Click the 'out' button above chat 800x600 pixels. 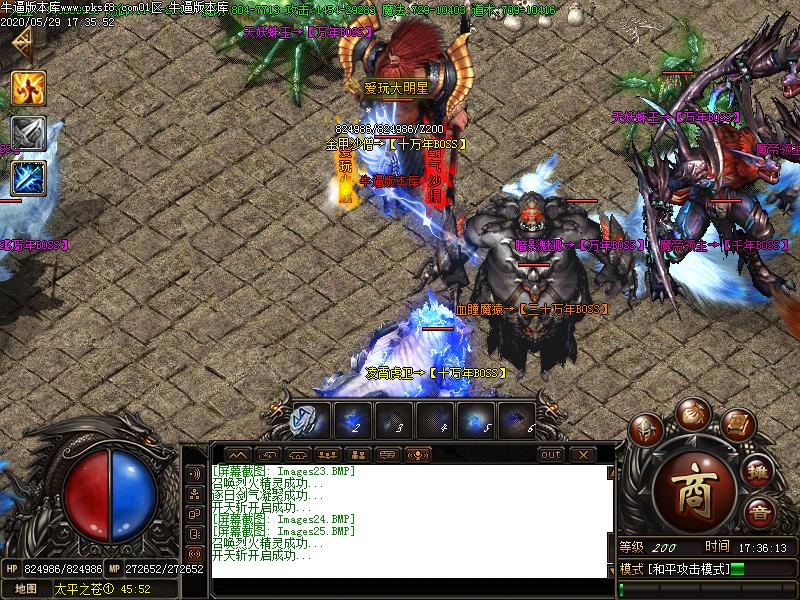coord(551,454)
